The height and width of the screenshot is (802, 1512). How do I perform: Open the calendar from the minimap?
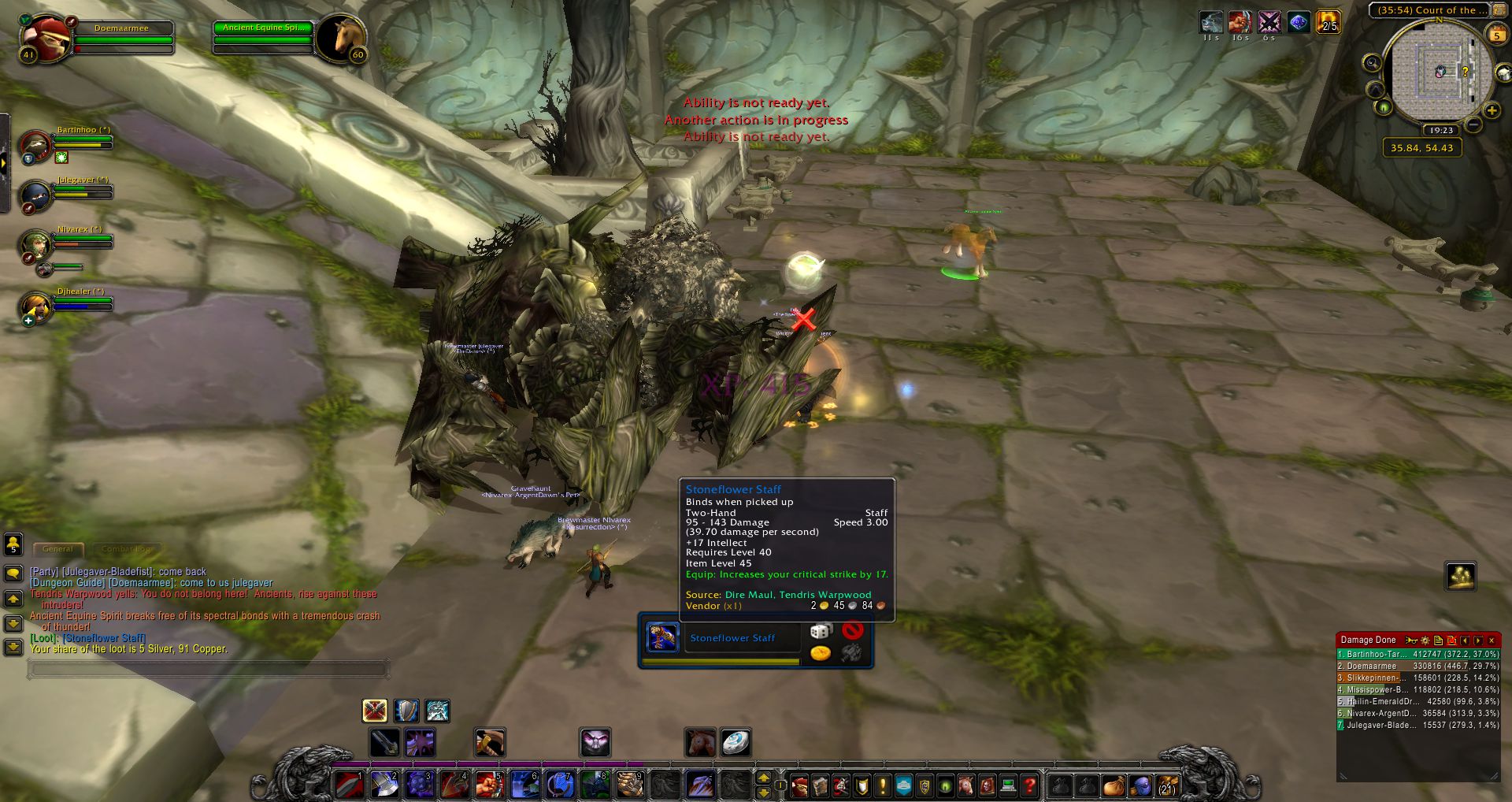(1497, 34)
